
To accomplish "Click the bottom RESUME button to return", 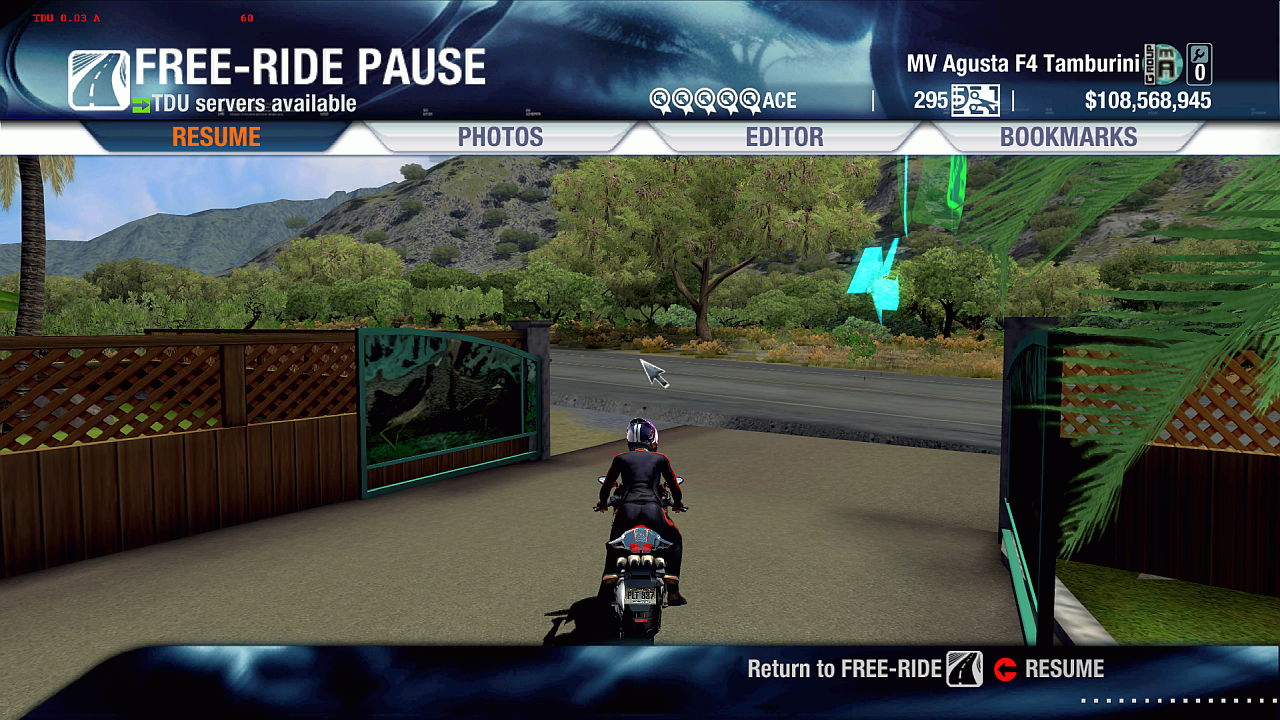I will 1050,669.
